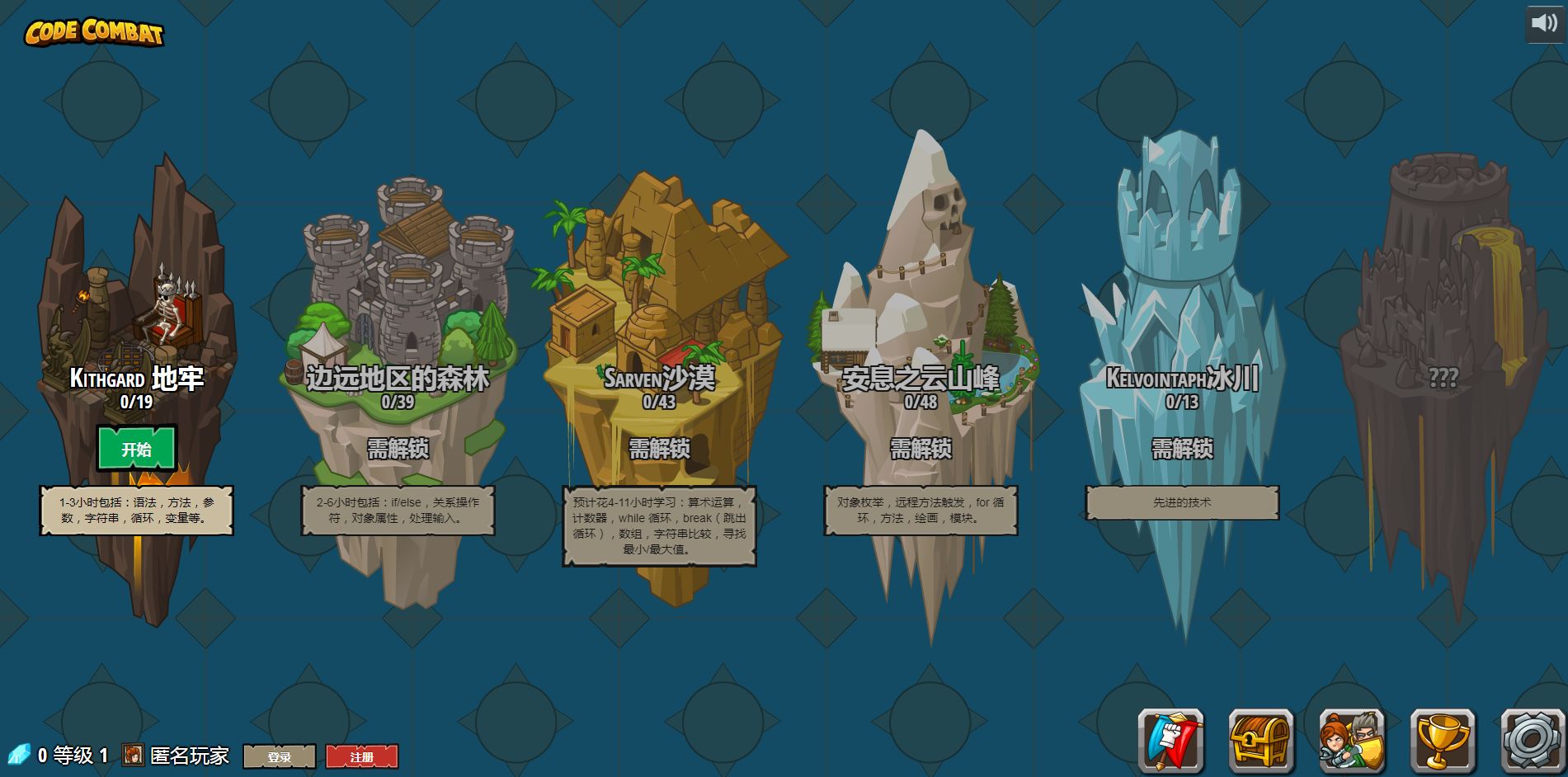
Task: Click the 登录 login button
Action: click(x=280, y=756)
